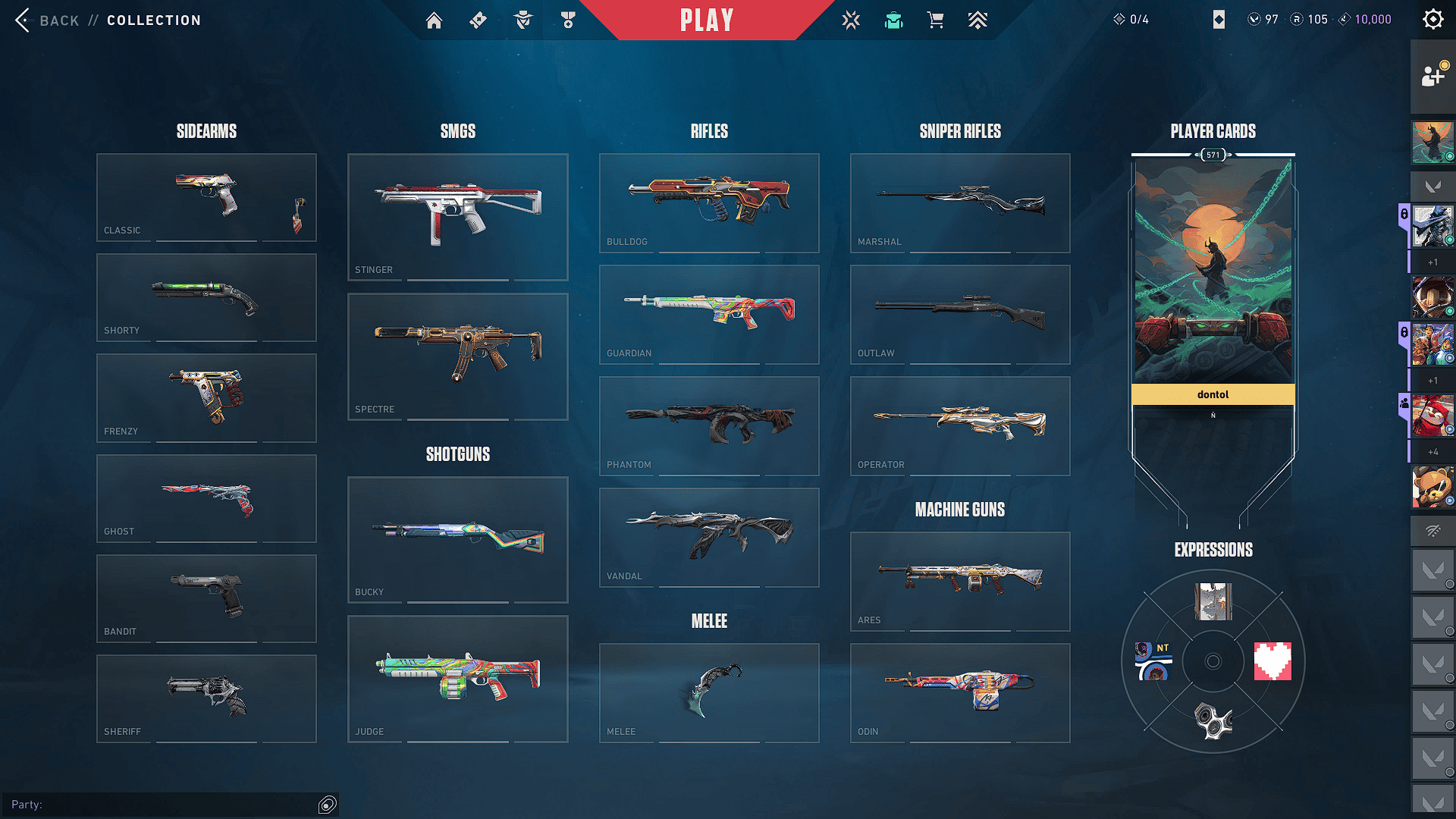Select the Classic sidearm slot
Screen dimensions: 1456x819
pos(206,197)
